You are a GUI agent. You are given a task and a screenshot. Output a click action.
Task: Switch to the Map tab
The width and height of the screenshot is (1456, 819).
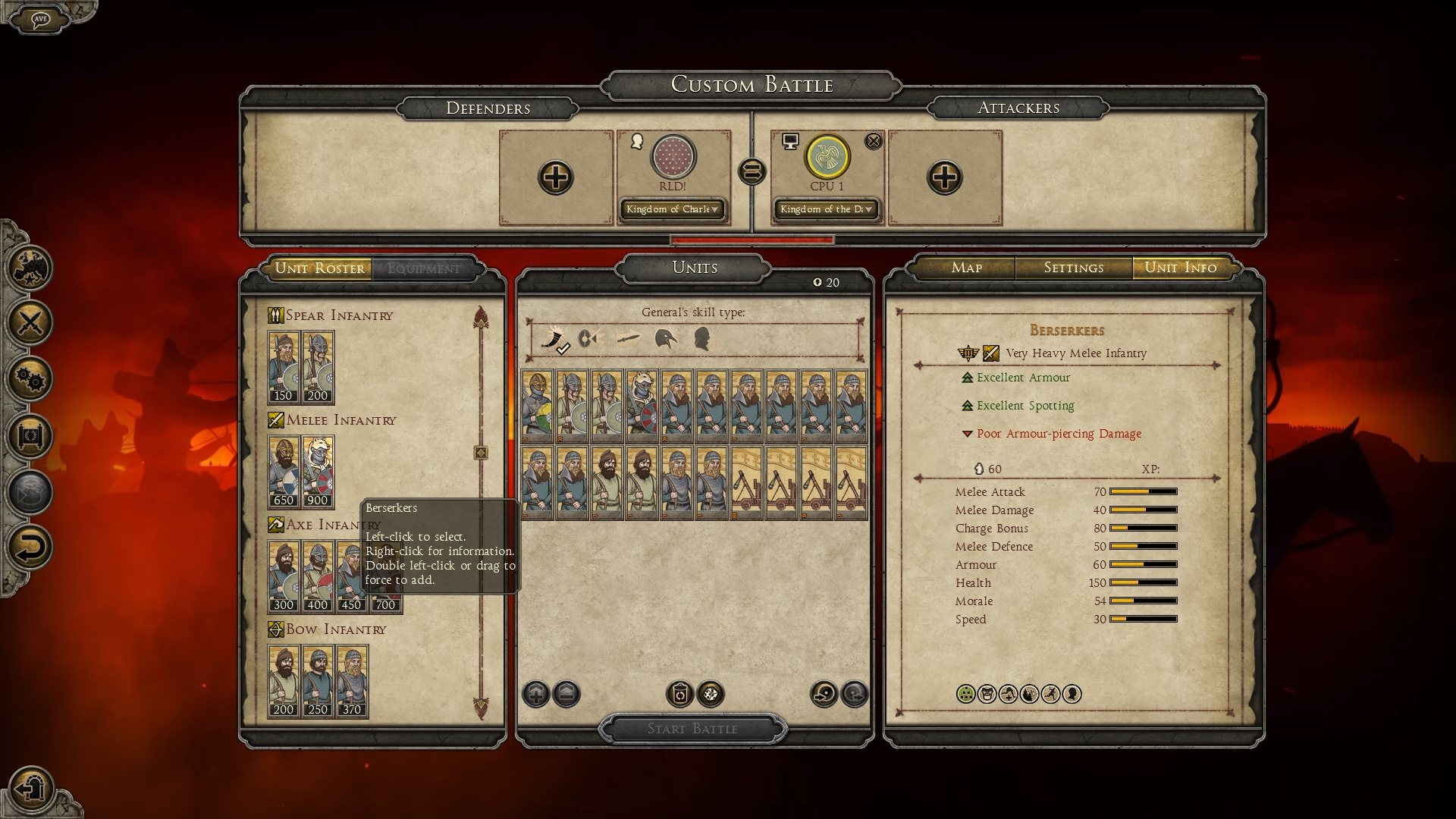tap(966, 268)
